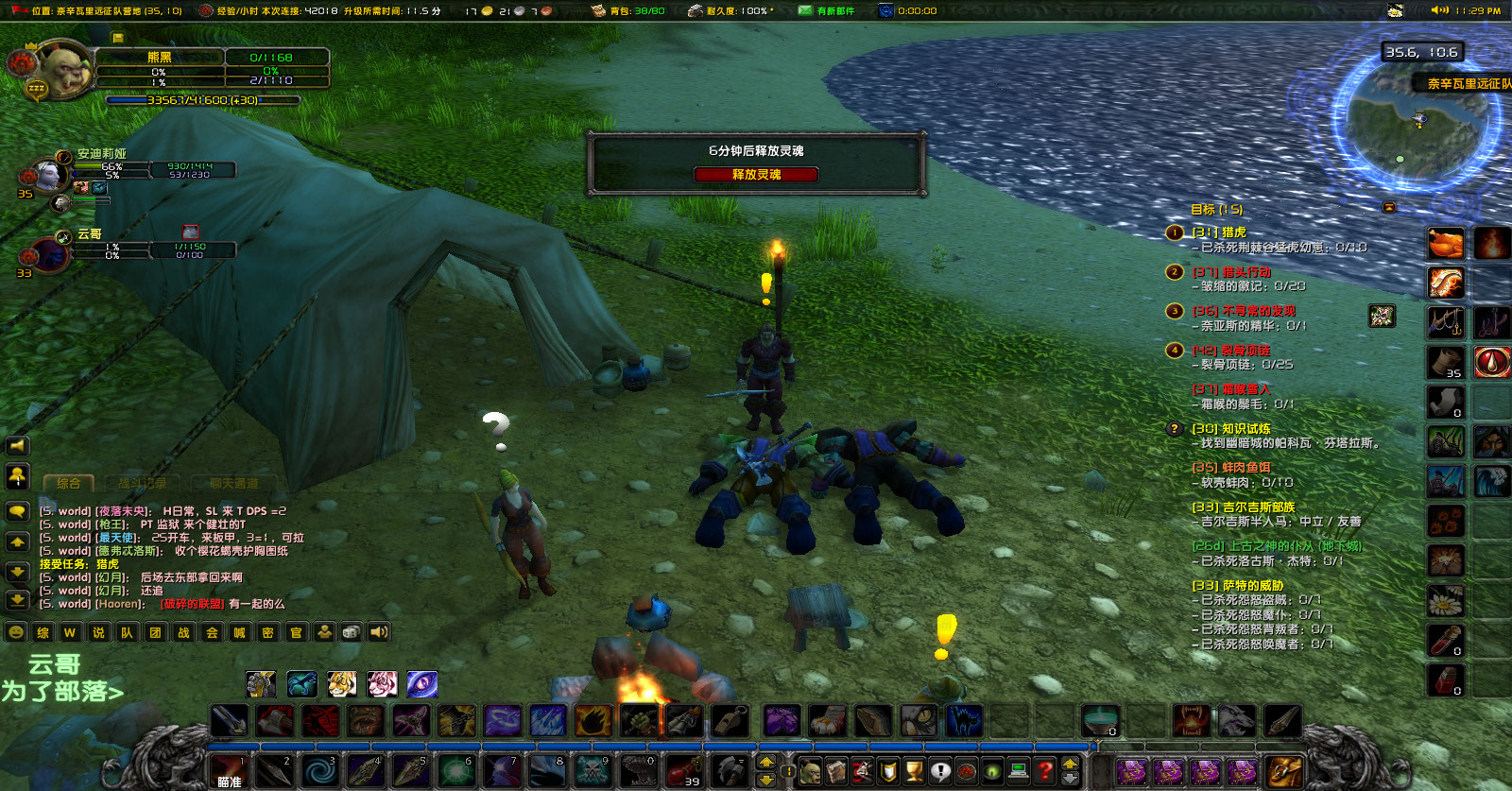Click the dice roll icon near chat buttons
Viewport: 1512px width, 791px height.
tap(351, 632)
